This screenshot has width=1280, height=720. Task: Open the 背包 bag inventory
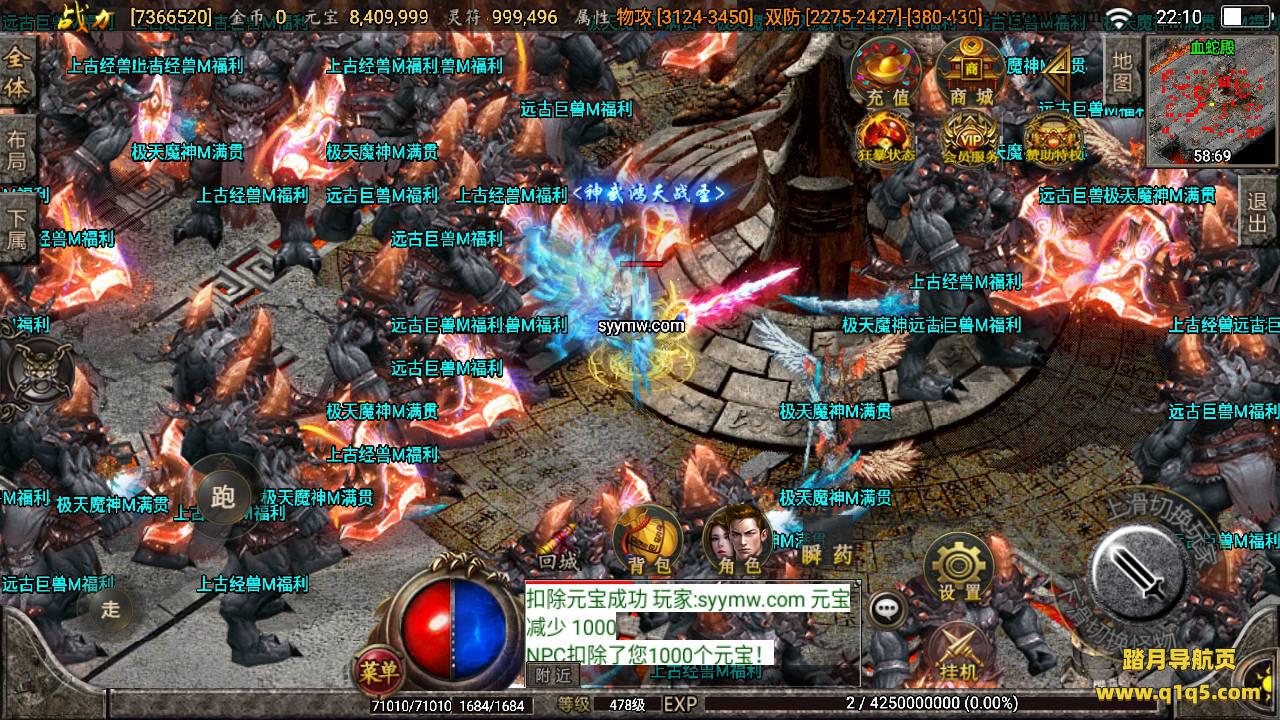(x=649, y=542)
